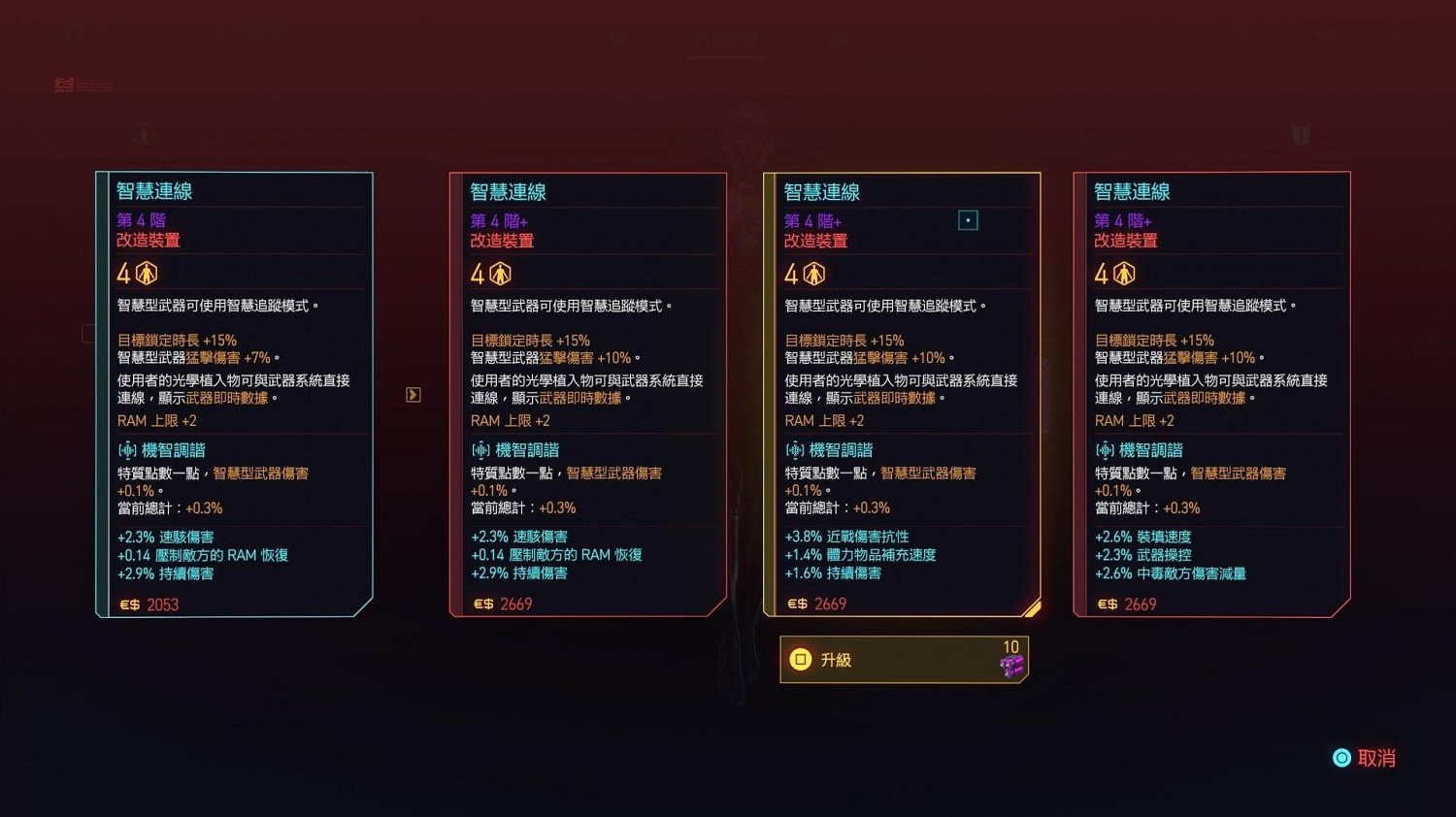Click the body-slot icon on the rightmost card
This screenshot has height=817, width=1456.
coord(1123,274)
